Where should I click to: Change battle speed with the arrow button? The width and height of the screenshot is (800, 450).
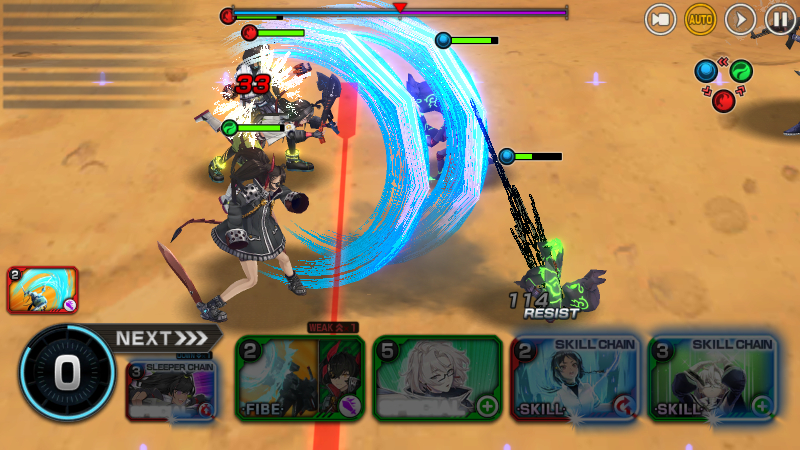pos(740,19)
